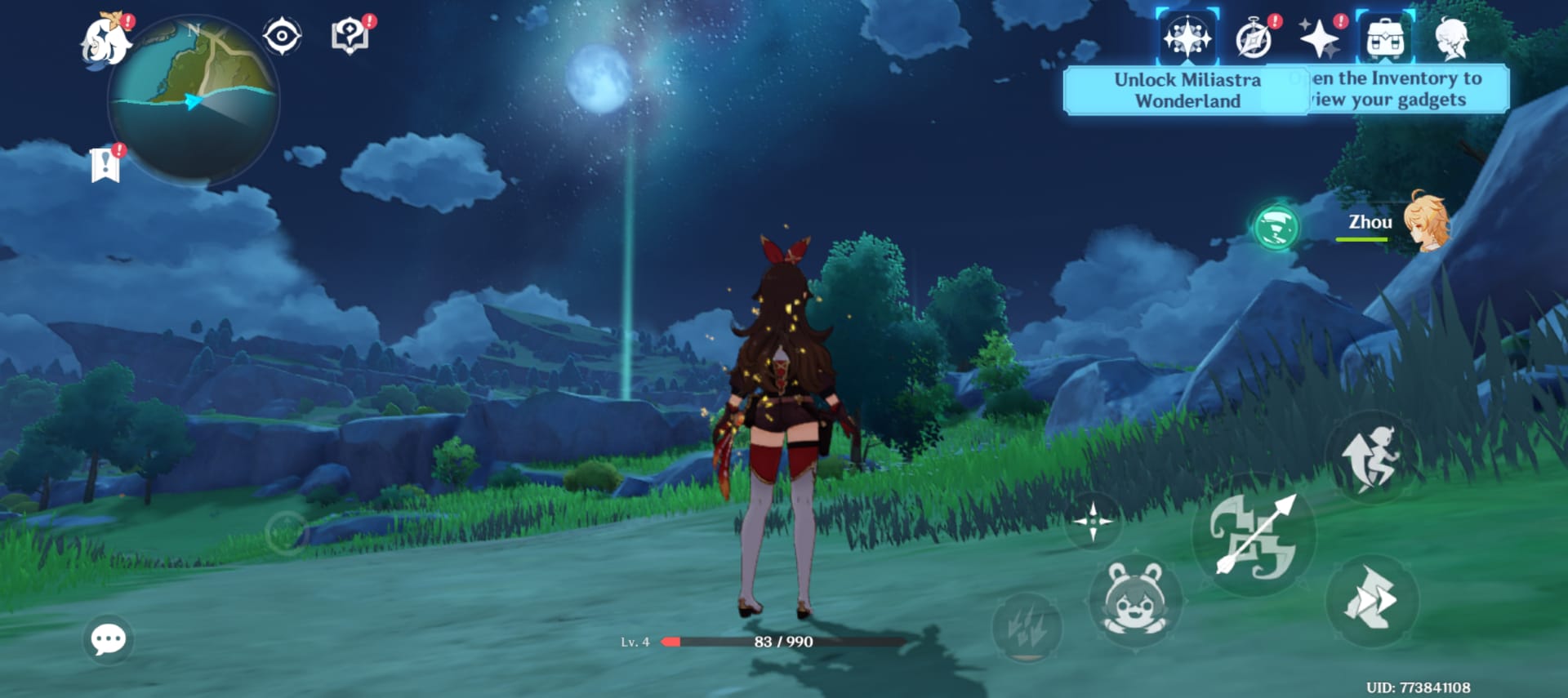
Task: Open the quest log bookmark icon
Action: [105, 165]
